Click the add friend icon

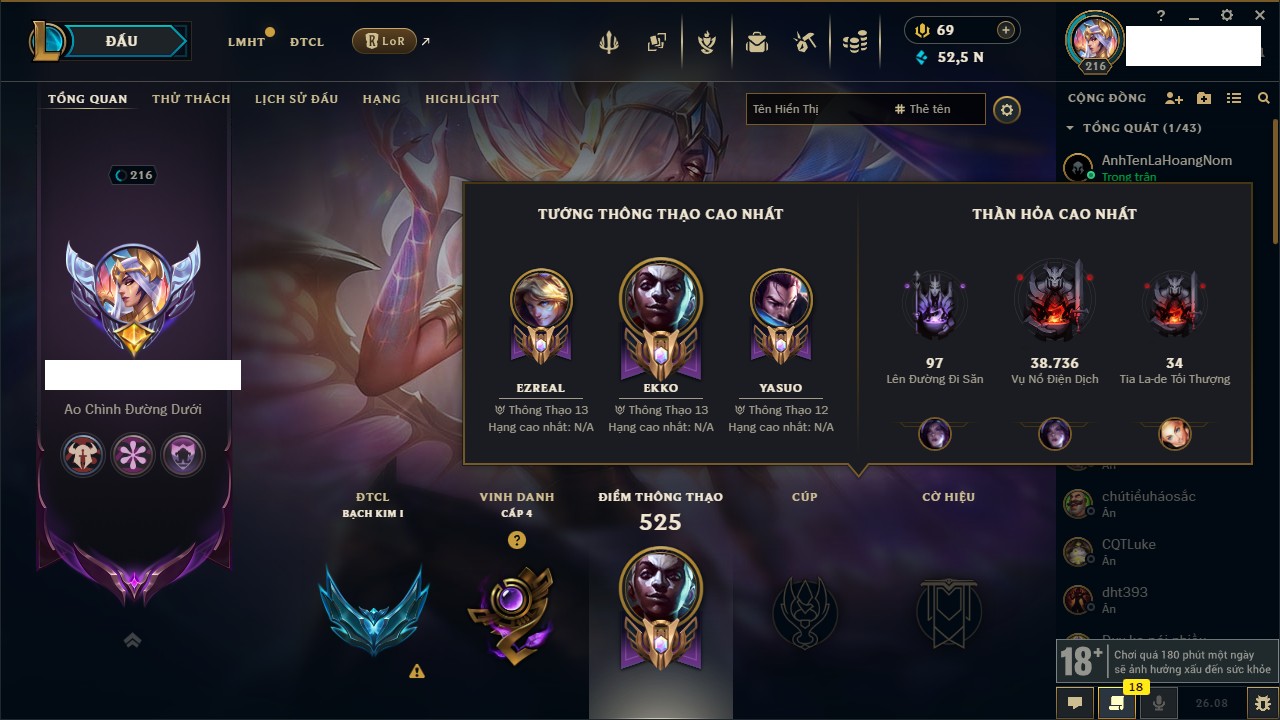tap(1174, 98)
